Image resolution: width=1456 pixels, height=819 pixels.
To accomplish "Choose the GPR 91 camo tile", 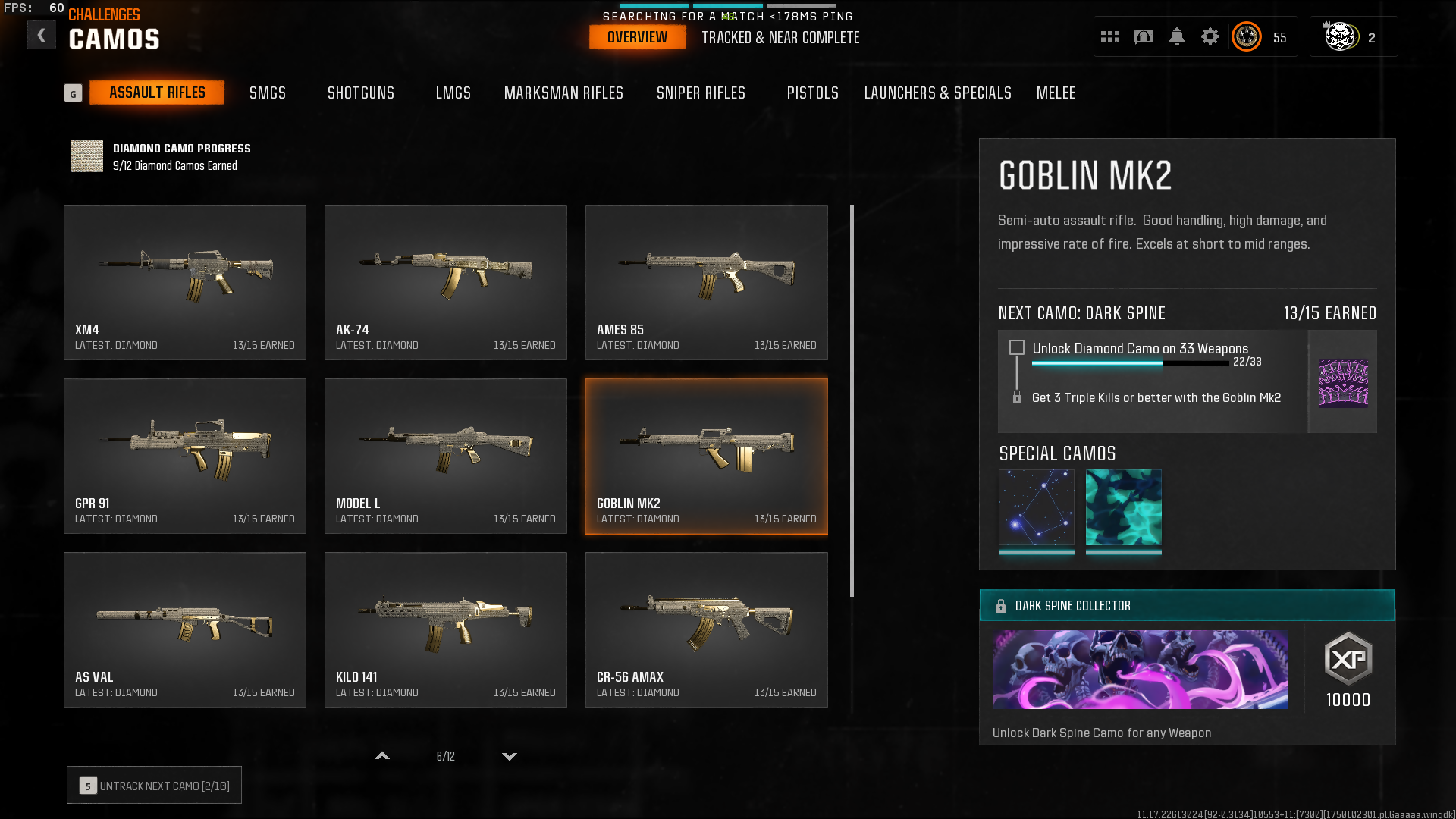I will pyautogui.click(x=185, y=456).
